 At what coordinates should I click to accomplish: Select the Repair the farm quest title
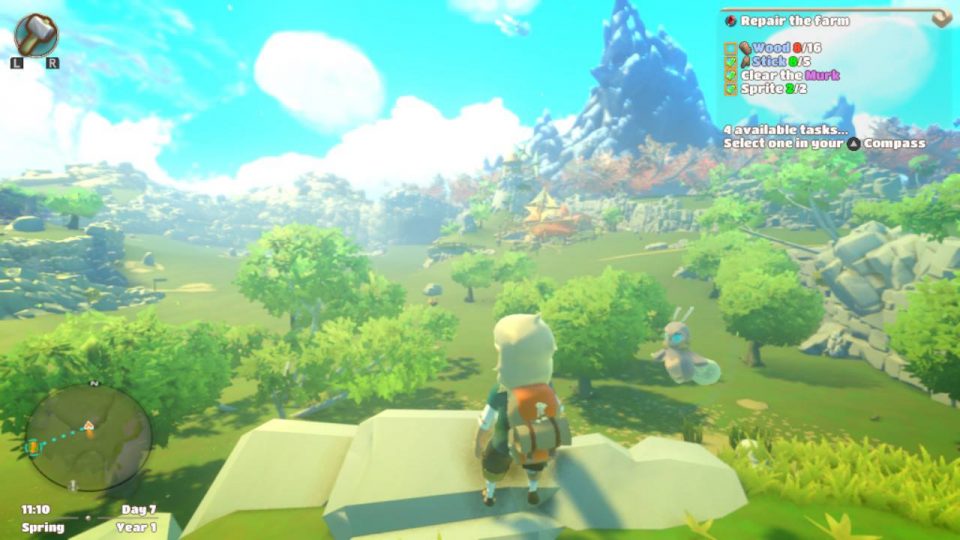pyautogui.click(x=795, y=20)
